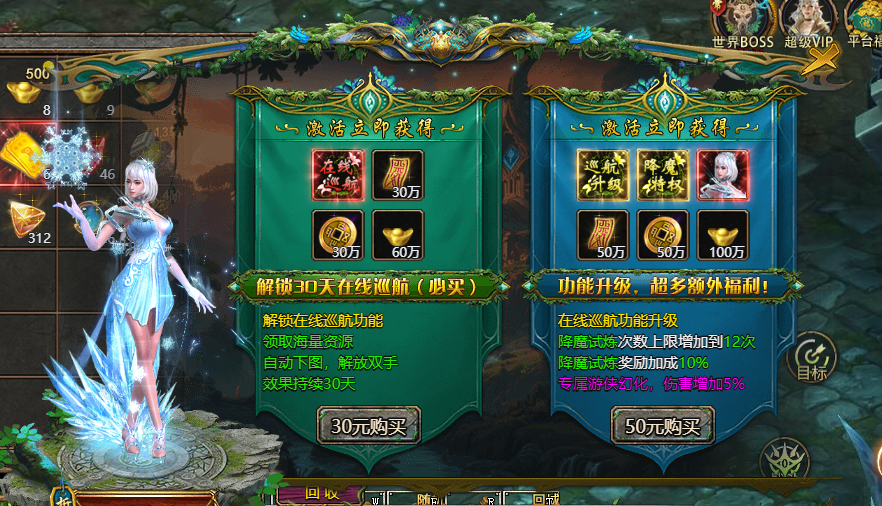Inspect the 60万 gold ingot reward

397,235
